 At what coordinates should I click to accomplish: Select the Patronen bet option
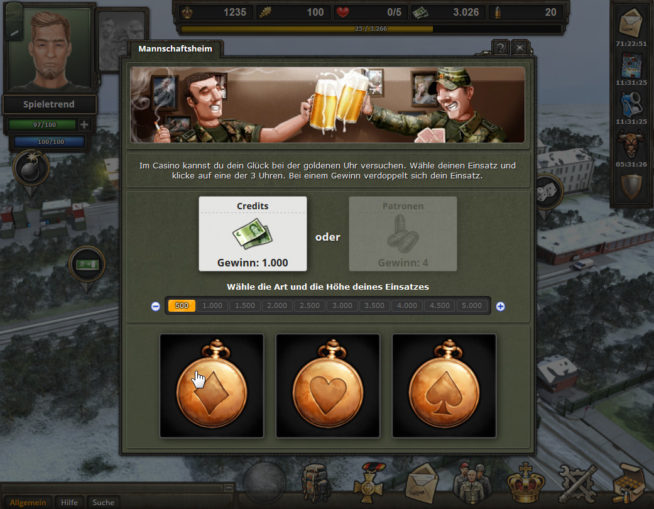pyautogui.click(x=402, y=233)
